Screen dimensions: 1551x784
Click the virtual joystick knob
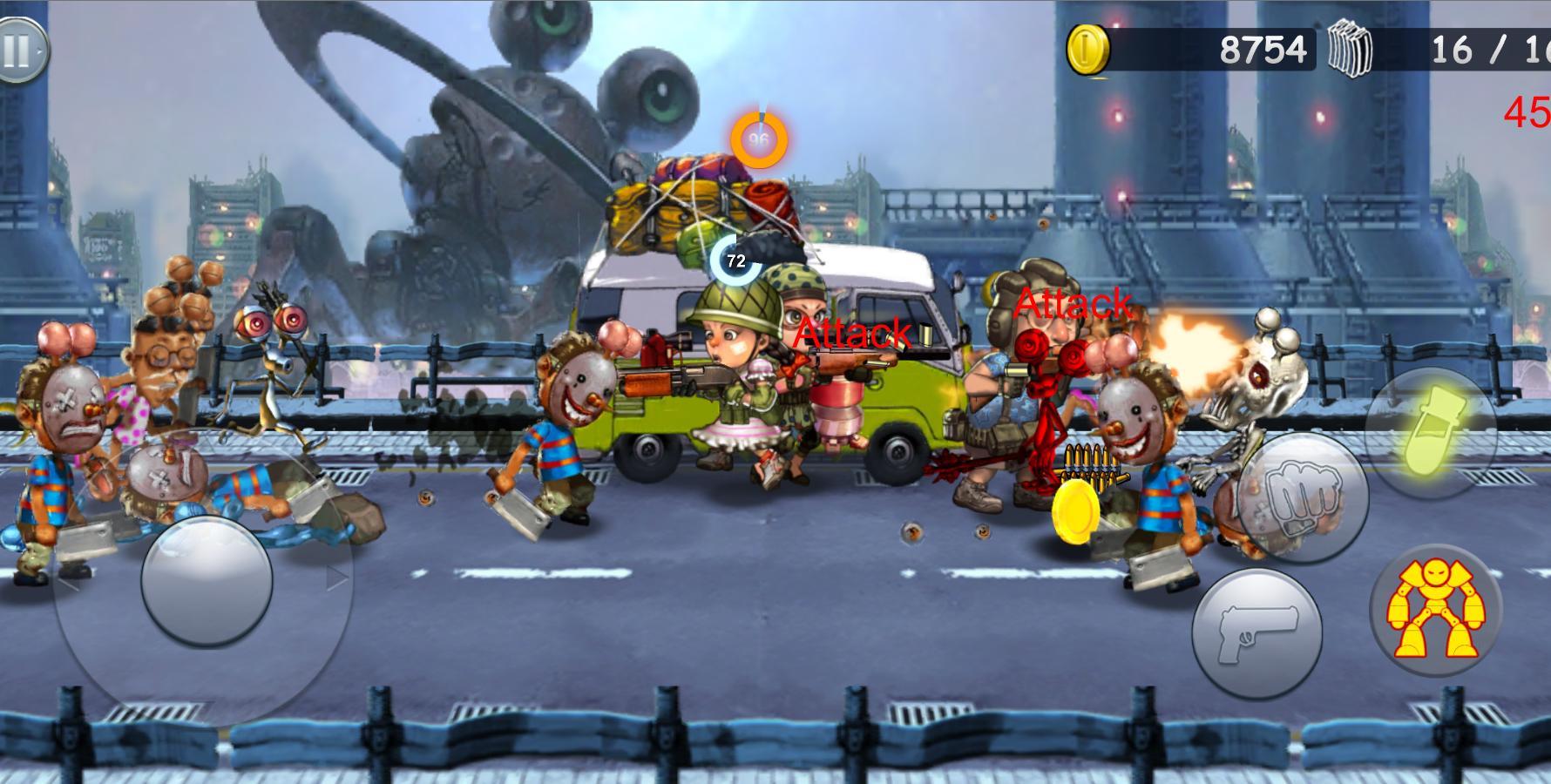pos(207,580)
